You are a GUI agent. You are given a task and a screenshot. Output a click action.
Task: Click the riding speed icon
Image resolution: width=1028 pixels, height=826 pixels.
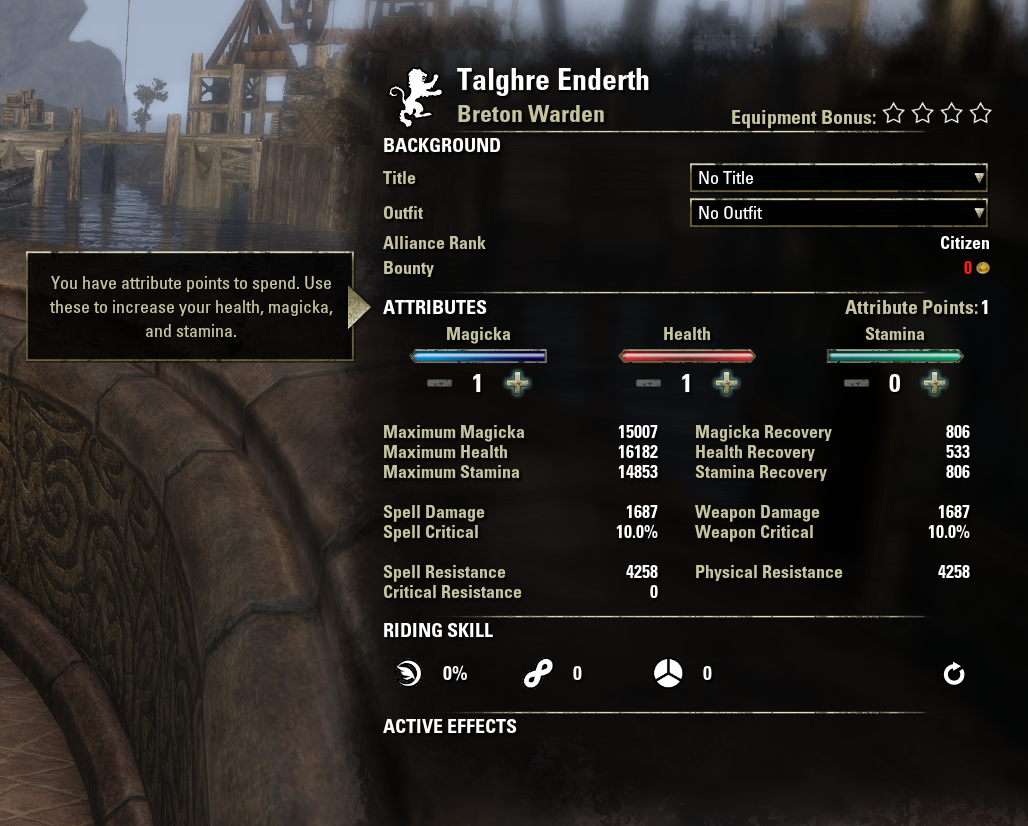408,674
